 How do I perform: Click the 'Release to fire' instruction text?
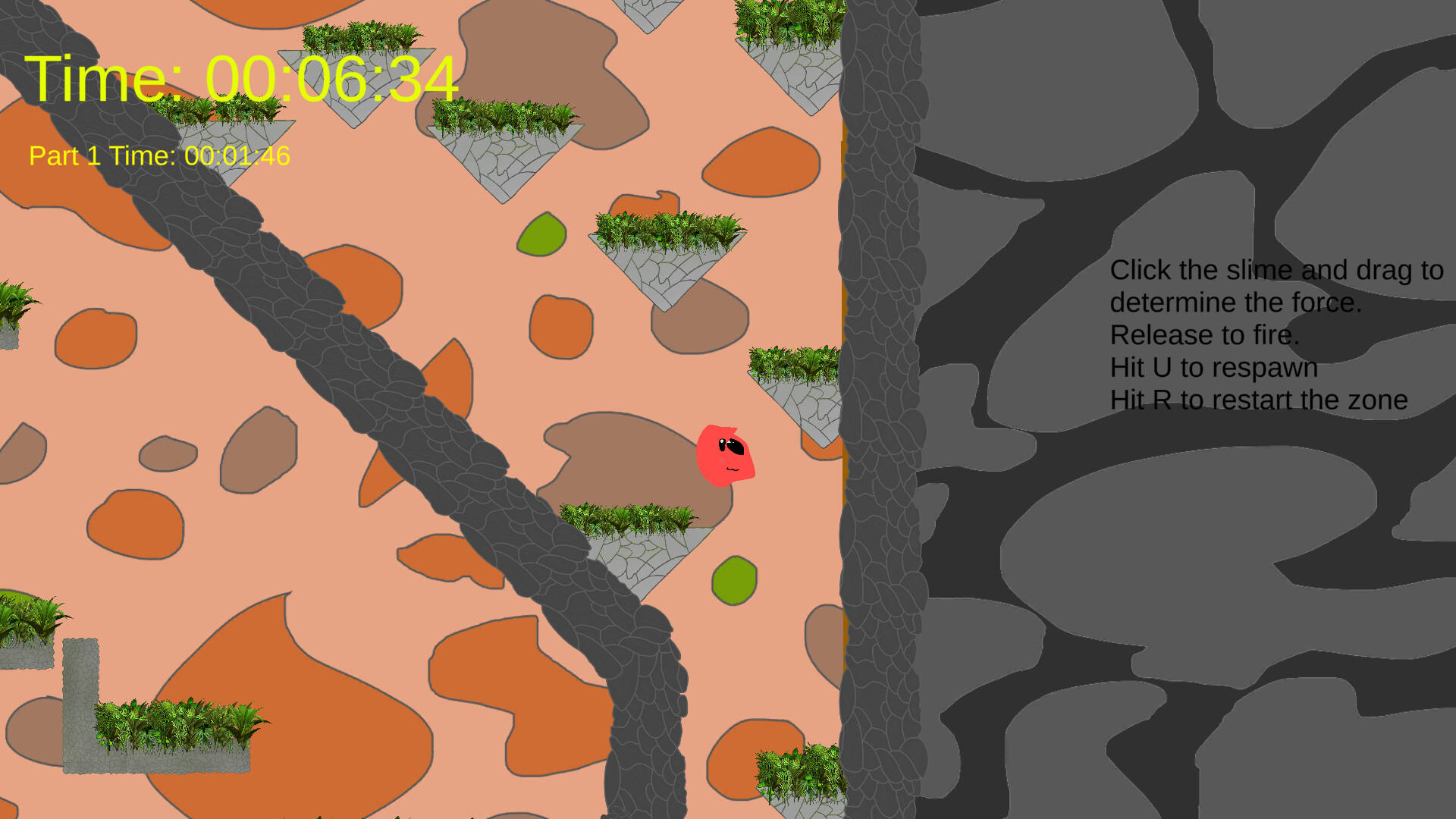click(x=1203, y=334)
